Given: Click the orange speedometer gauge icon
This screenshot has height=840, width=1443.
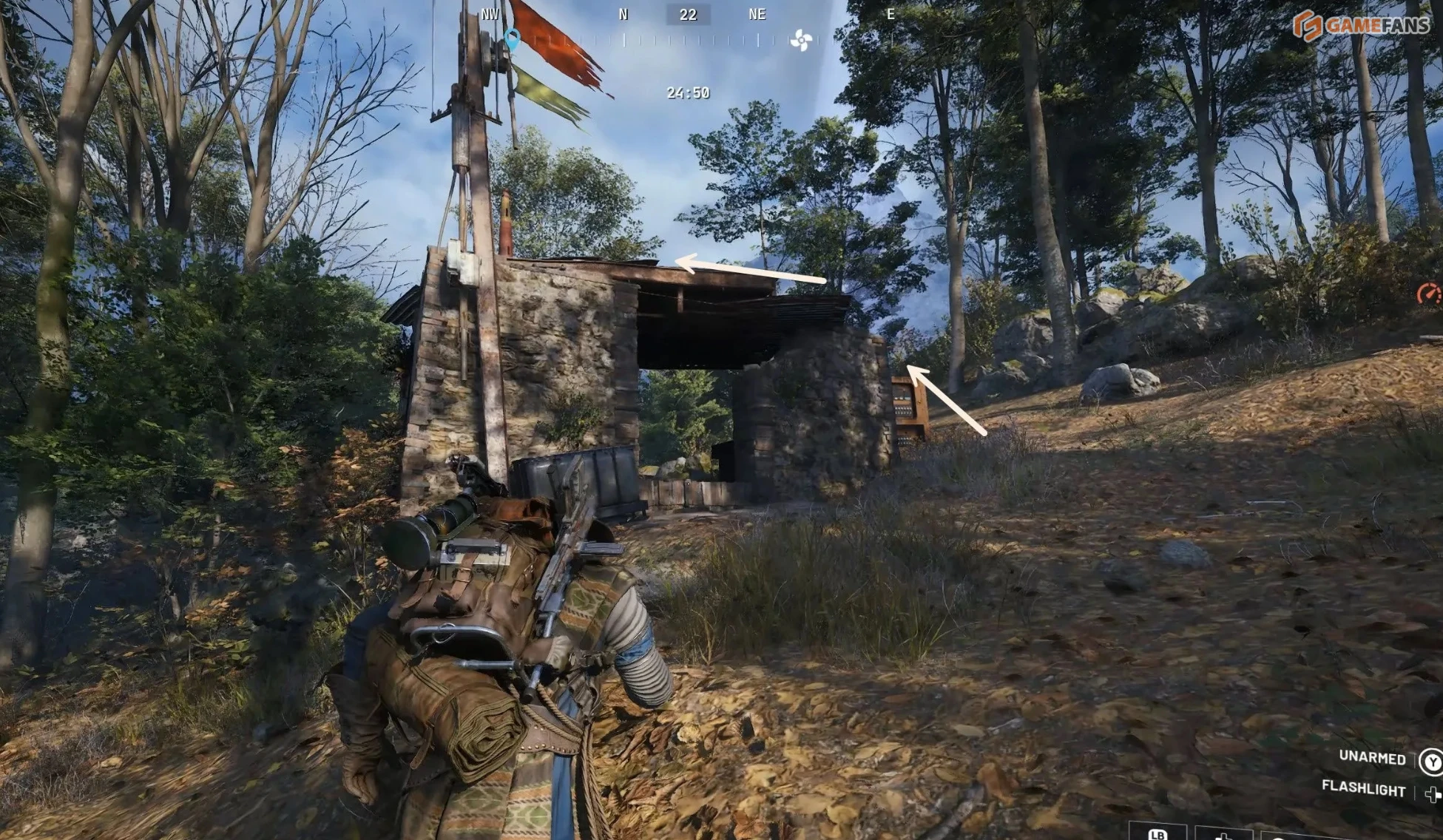Looking at the screenshot, I should 1428,294.
